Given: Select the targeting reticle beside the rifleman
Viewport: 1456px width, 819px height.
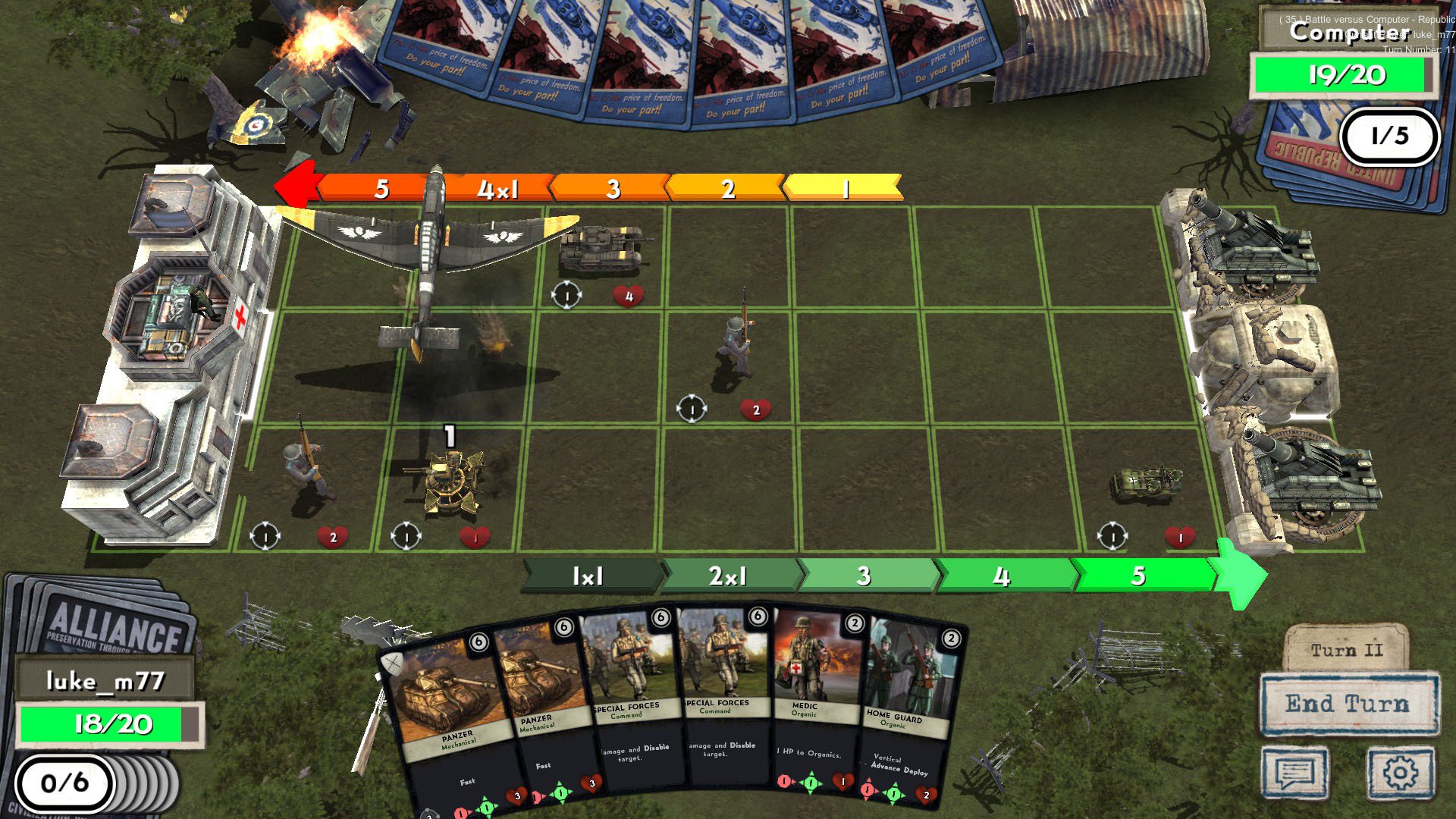Looking at the screenshot, I should pyautogui.click(x=692, y=408).
